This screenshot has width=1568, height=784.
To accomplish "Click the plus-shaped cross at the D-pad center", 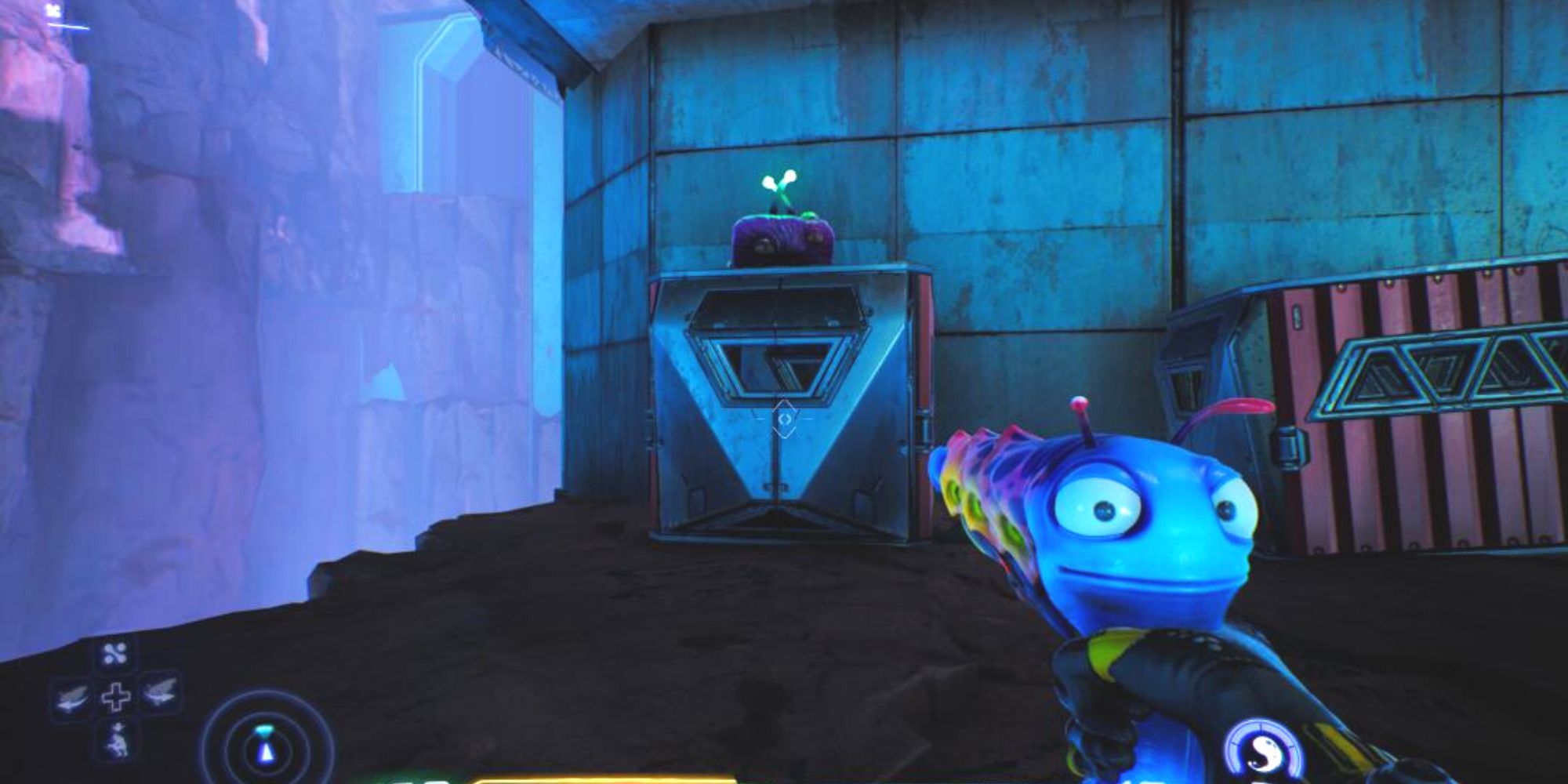I will pos(116,696).
